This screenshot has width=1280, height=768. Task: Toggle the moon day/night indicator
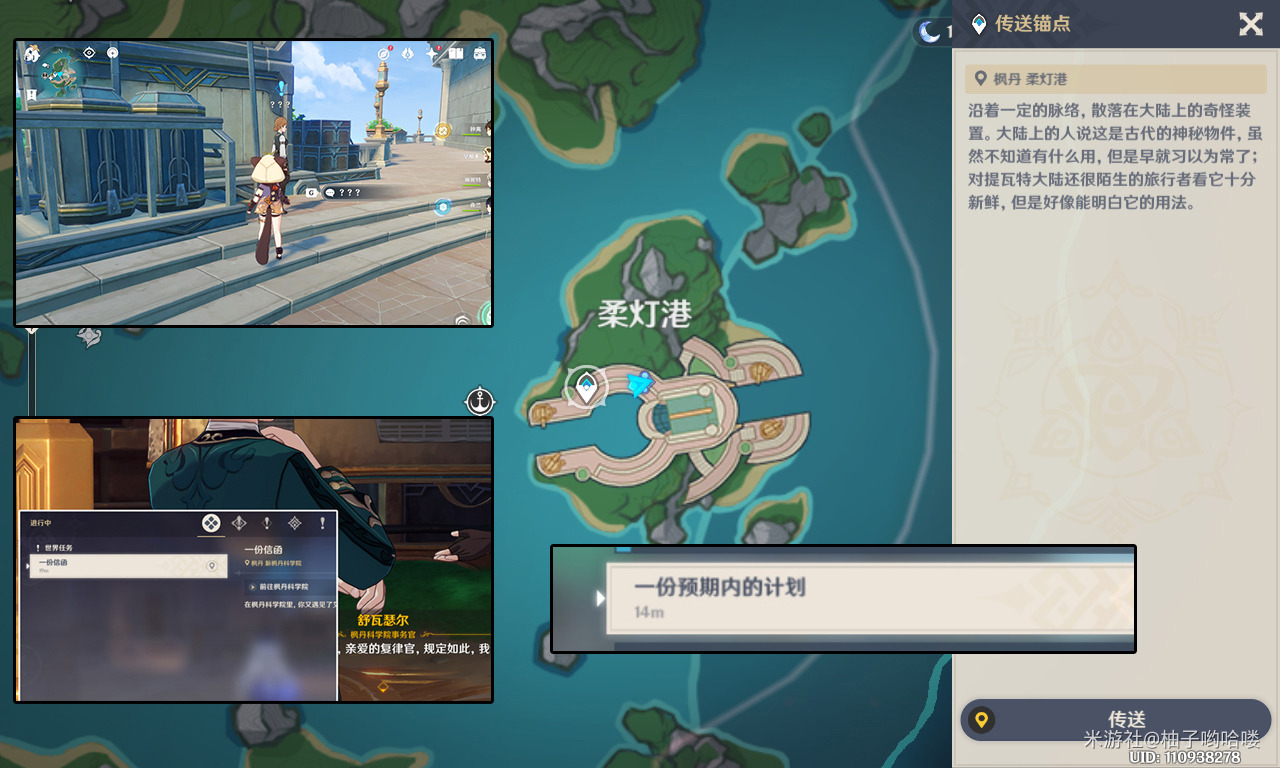coord(930,30)
